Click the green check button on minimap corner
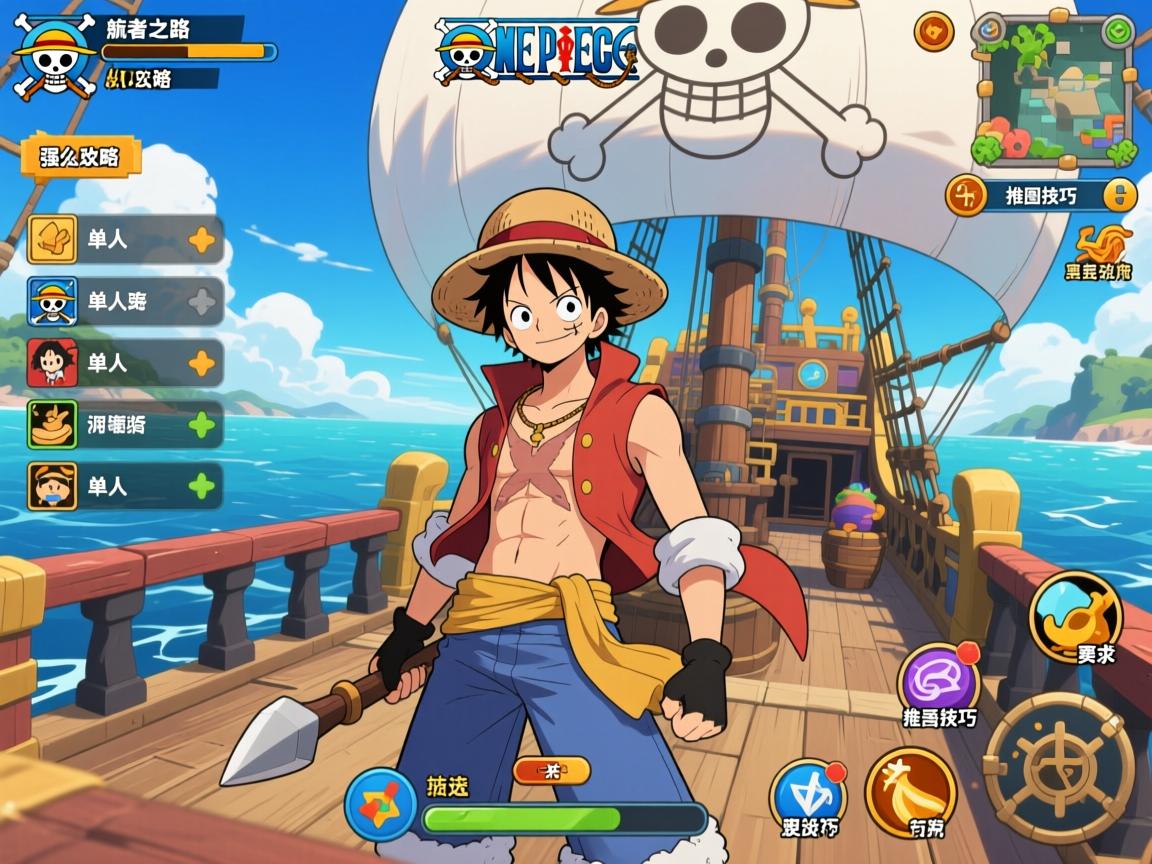 click(x=1118, y=32)
